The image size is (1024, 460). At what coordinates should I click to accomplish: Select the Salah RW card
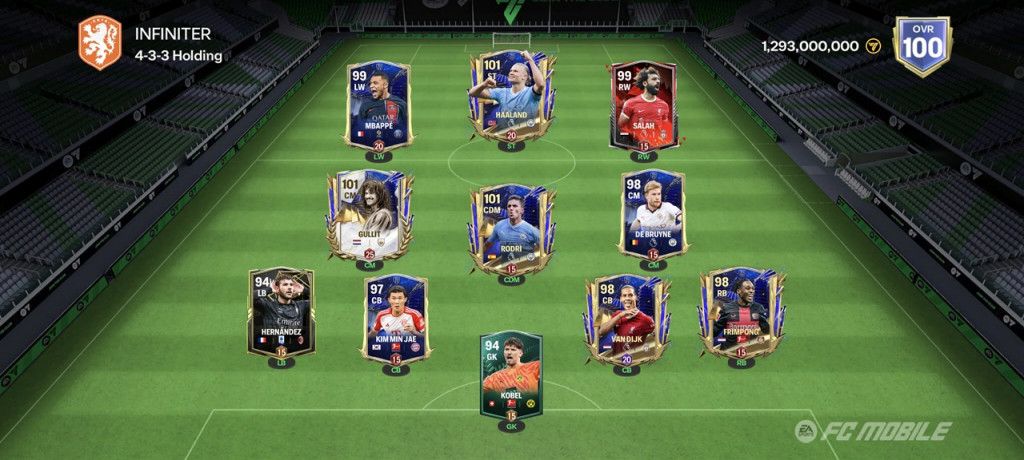tap(643, 105)
